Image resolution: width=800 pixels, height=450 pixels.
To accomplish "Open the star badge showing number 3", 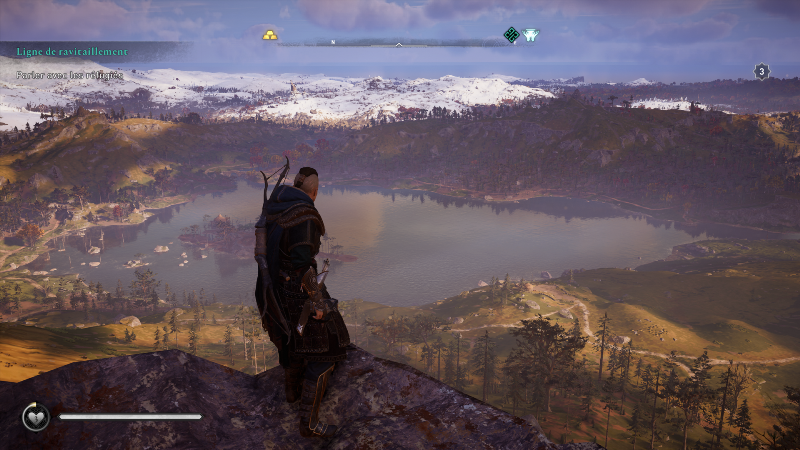I will [761, 71].
